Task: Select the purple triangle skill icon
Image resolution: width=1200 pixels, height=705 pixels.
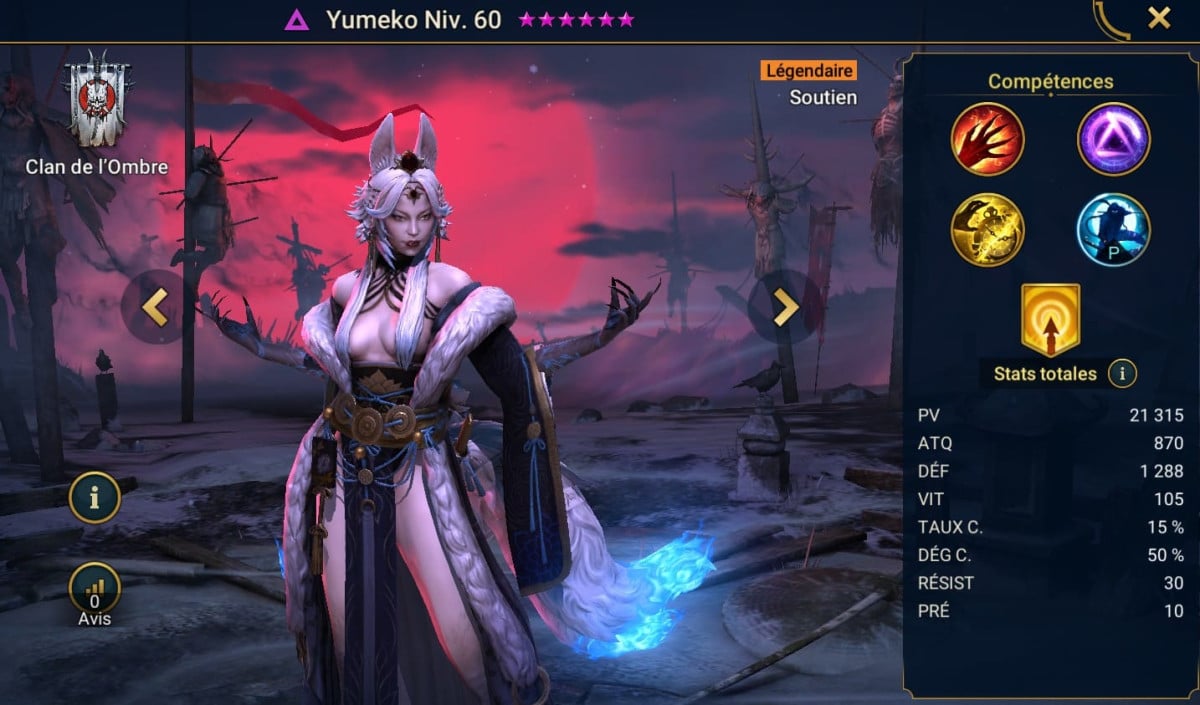Action: point(1113,139)
